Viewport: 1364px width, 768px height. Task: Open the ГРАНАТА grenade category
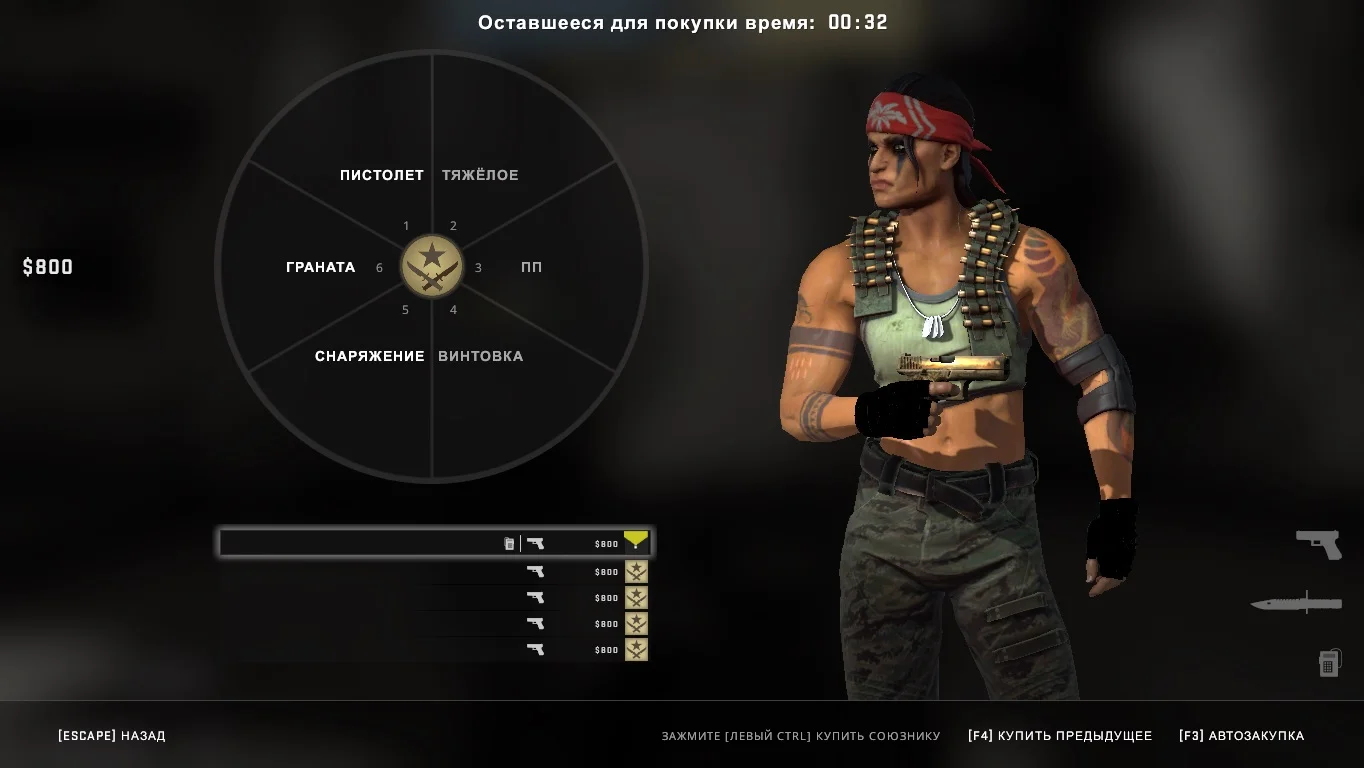click(320, 267)
